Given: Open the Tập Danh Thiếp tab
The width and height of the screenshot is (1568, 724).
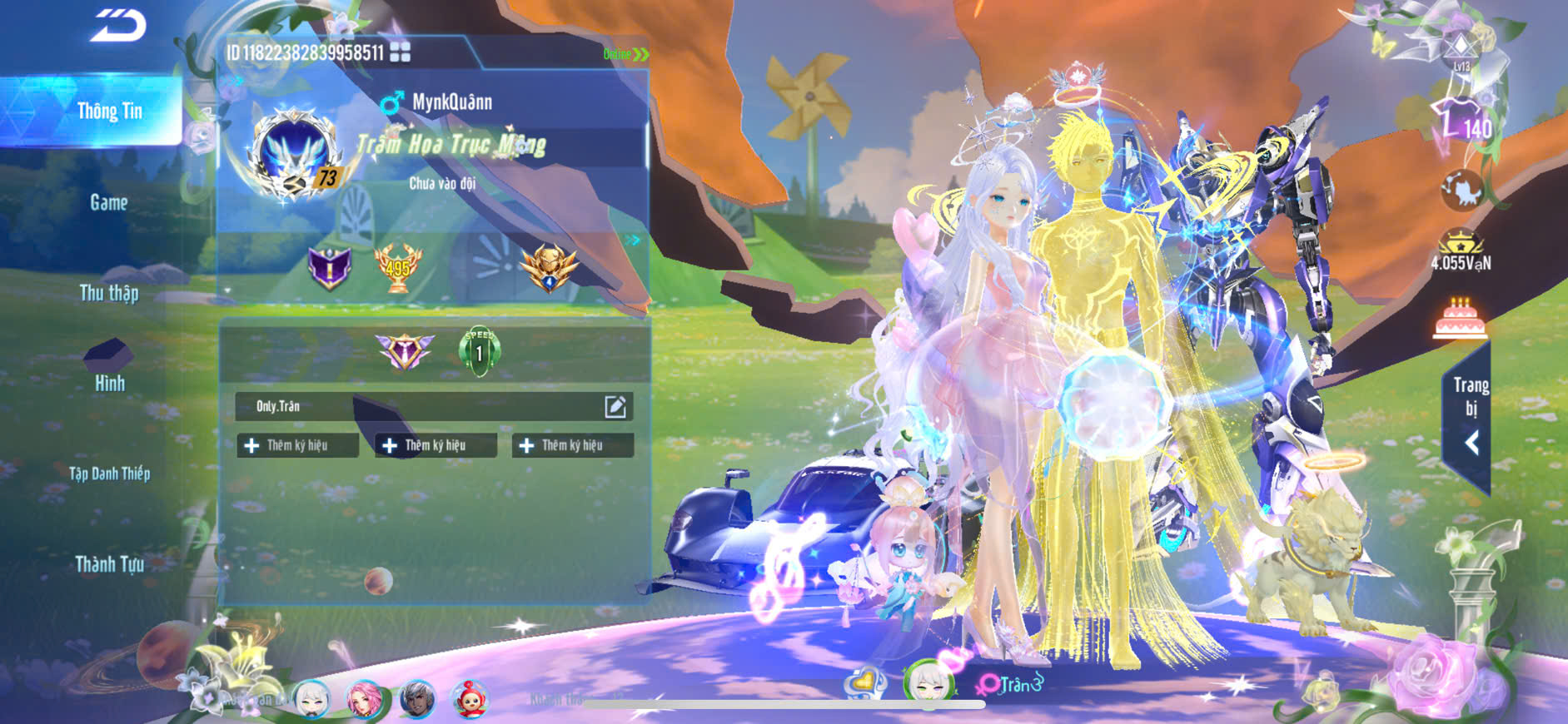Looking at the screenshot, I should 109,474.
